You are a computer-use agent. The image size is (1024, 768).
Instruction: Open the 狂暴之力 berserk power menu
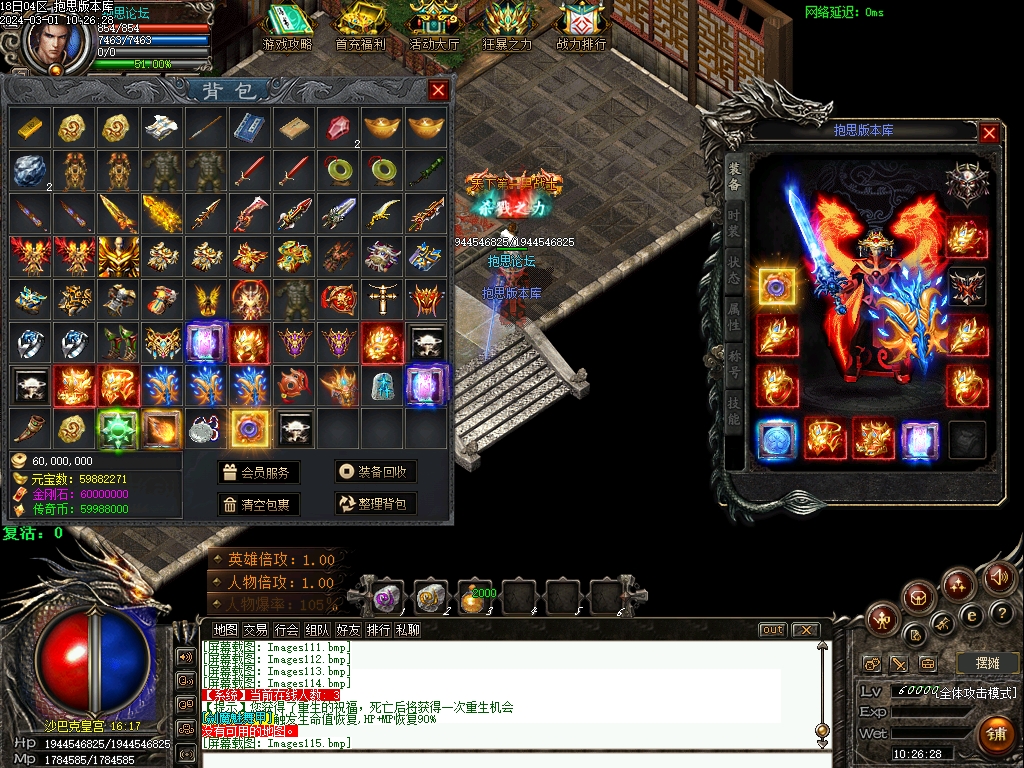tap(508, 26)
